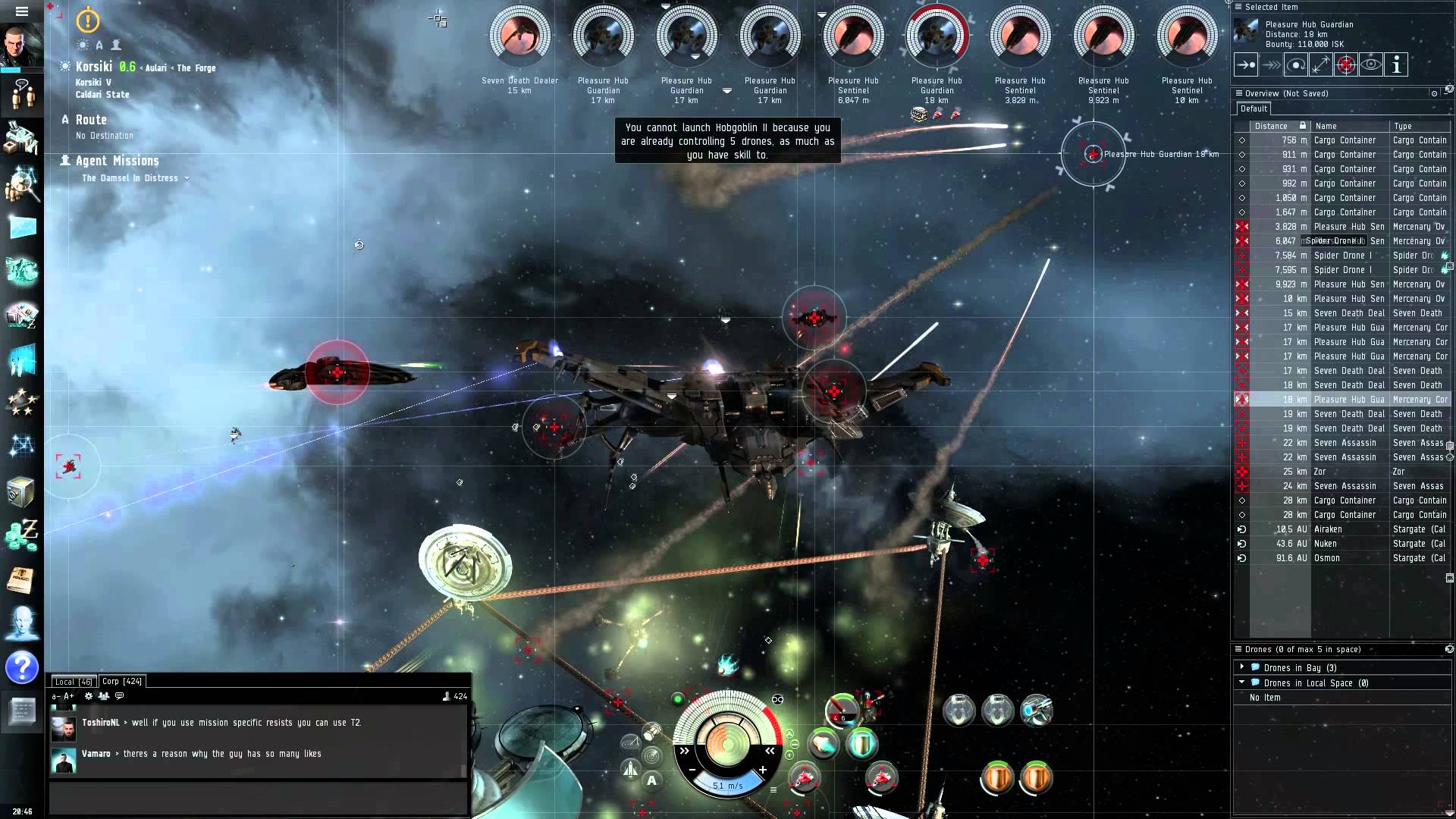Image resolution: width=1456 pixels, height=819 pixels.
Task: Switch to the Default overview tab
Action: click(x=1254, y=108)
